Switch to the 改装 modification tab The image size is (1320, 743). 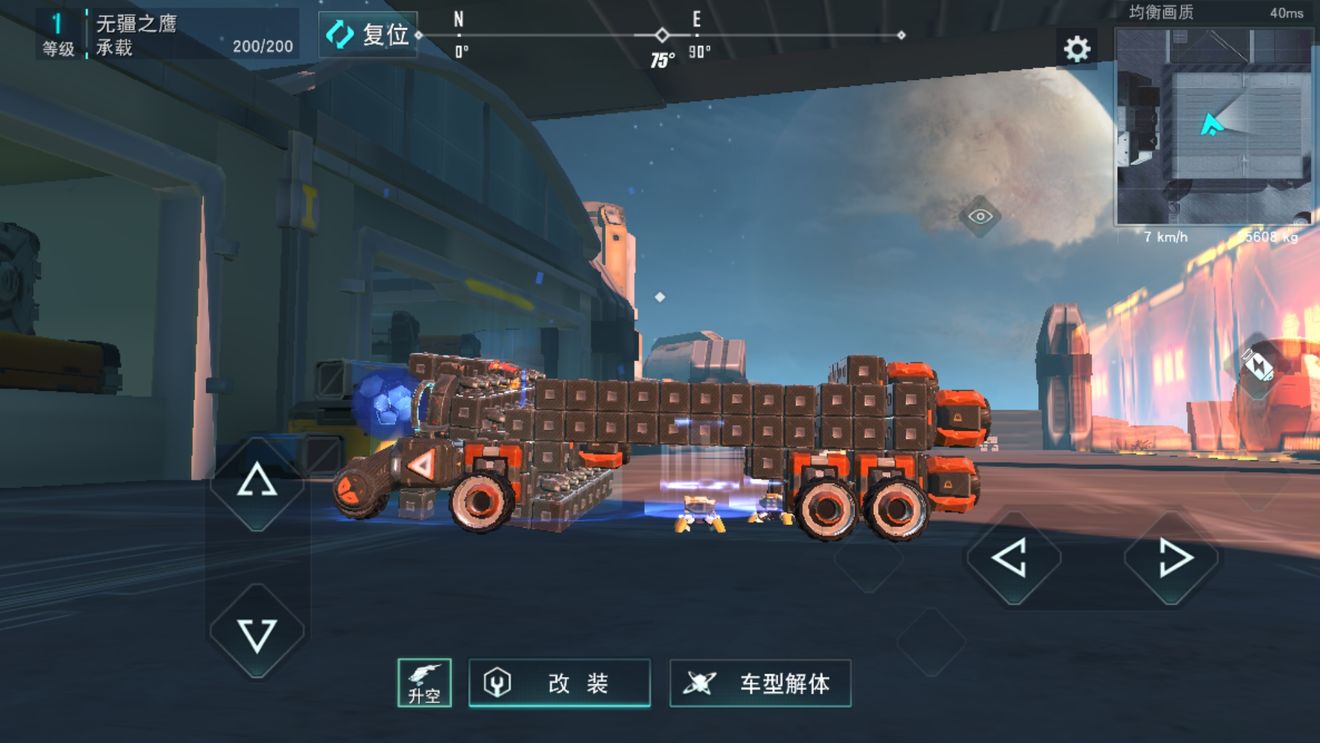[x=560, y=681]
